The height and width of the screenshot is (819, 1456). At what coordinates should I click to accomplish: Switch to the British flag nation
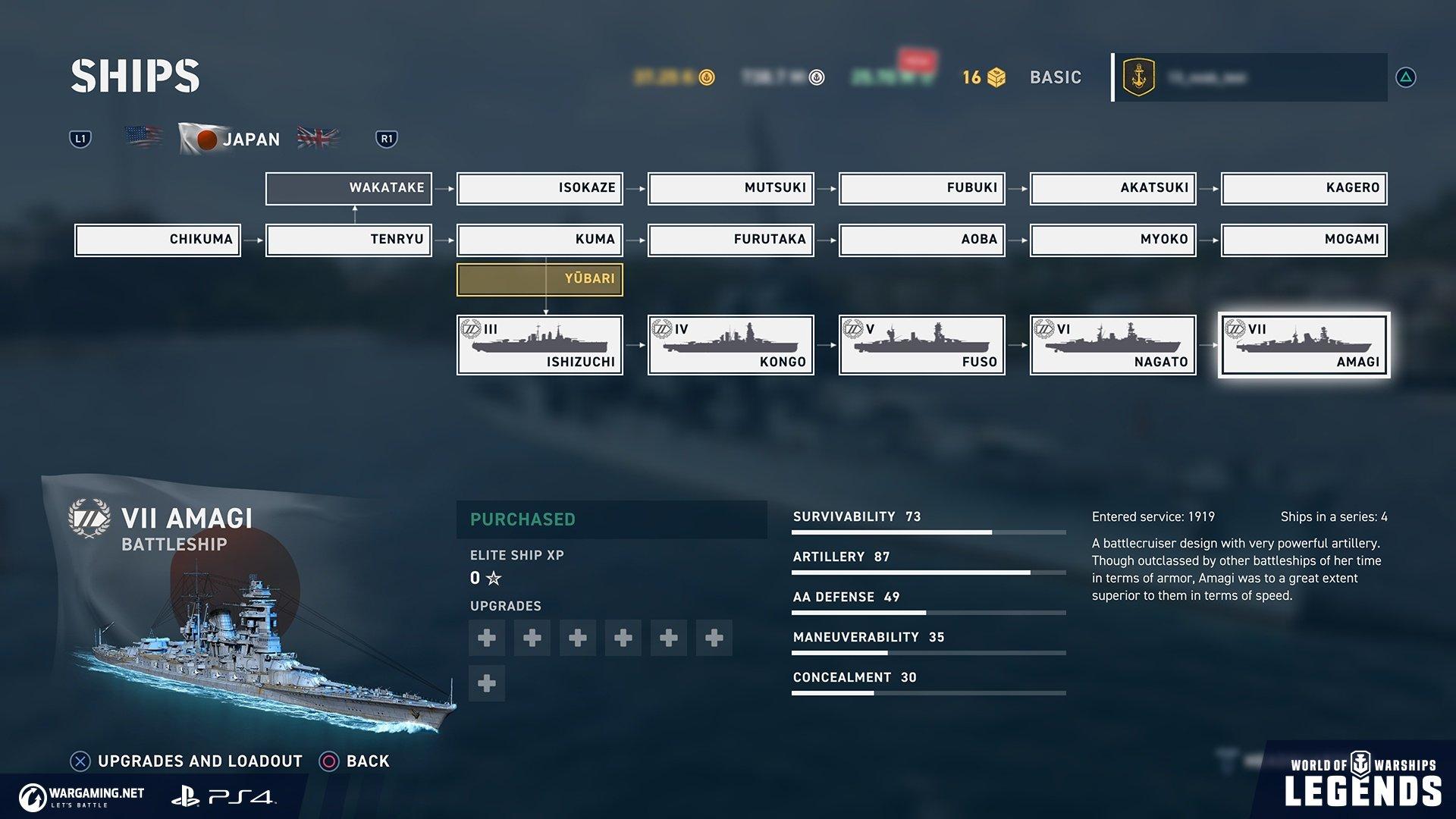[x=318, y=136]
